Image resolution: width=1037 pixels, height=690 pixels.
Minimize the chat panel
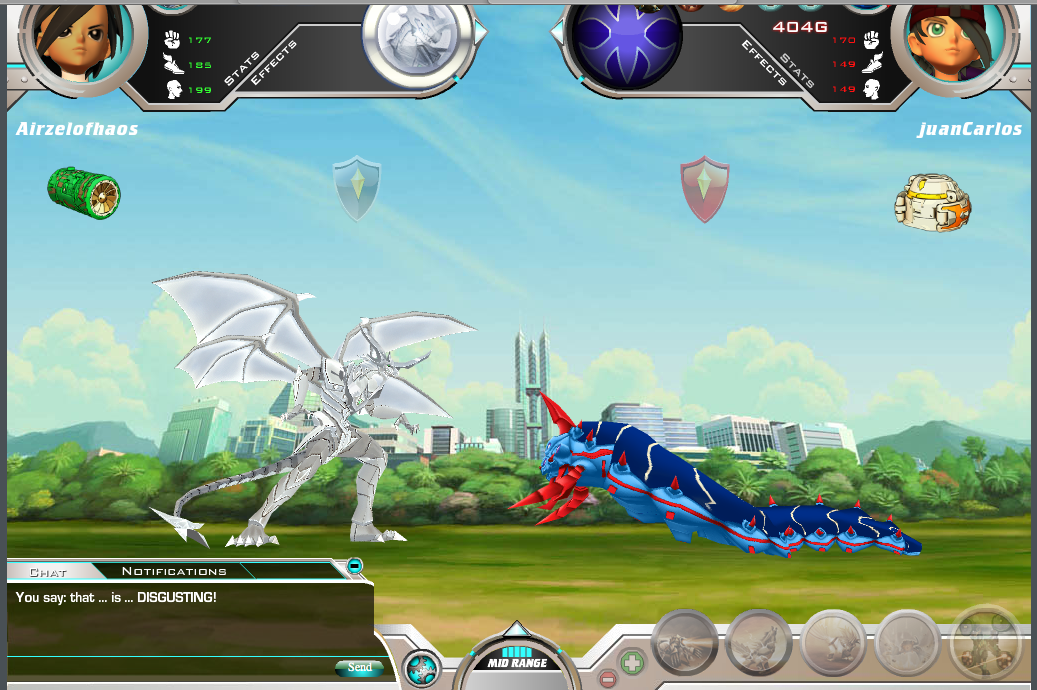[355, 566]
